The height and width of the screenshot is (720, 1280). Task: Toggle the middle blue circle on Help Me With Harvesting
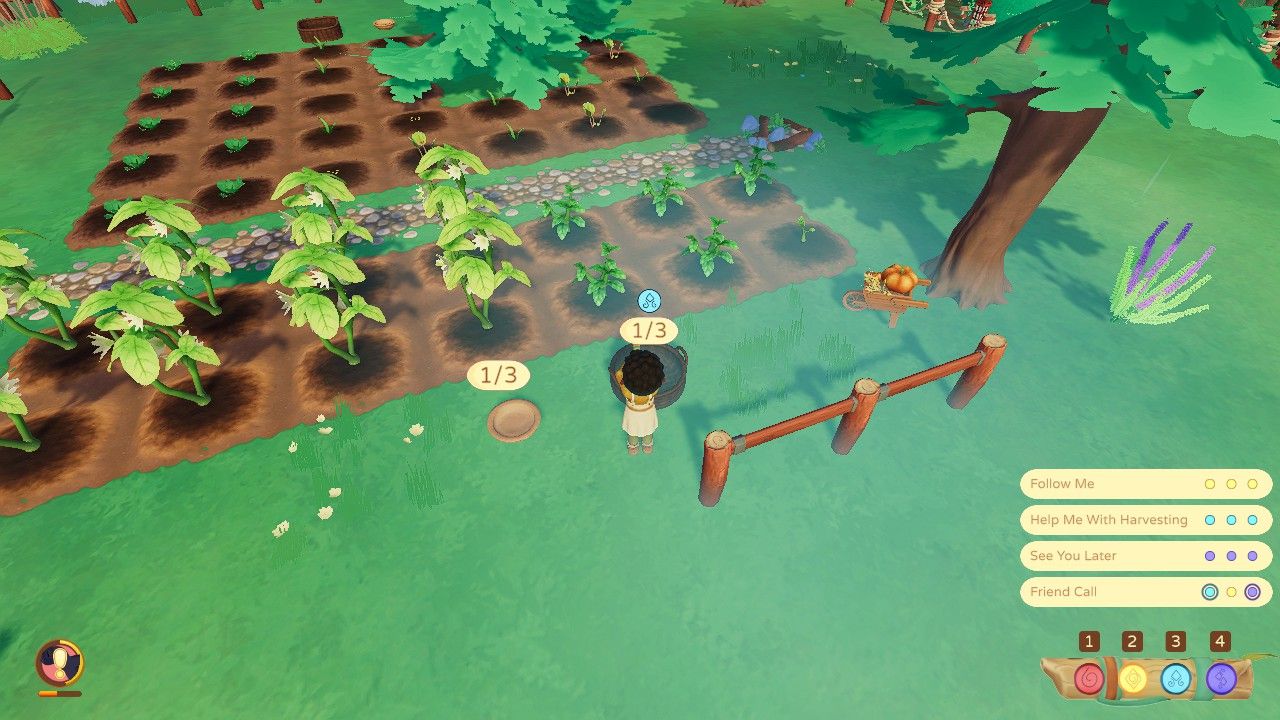(x=1232, y=519)
